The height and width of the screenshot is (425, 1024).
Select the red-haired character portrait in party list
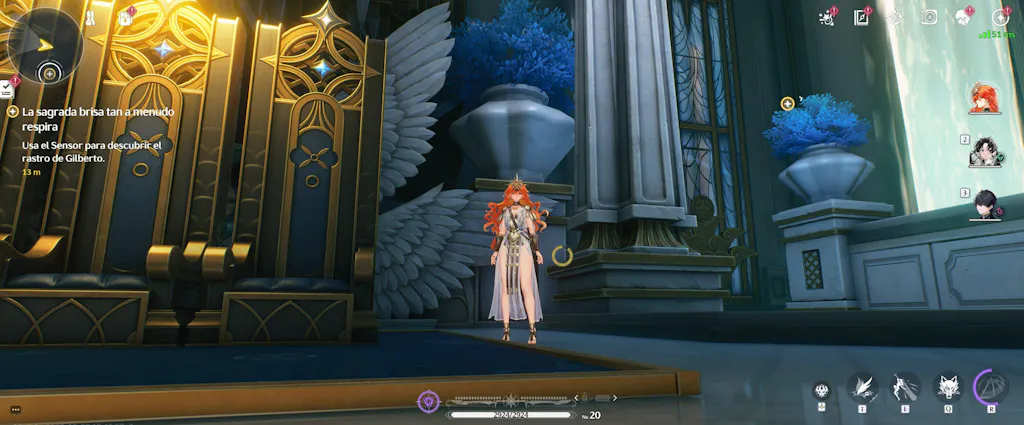pos(983,100)
